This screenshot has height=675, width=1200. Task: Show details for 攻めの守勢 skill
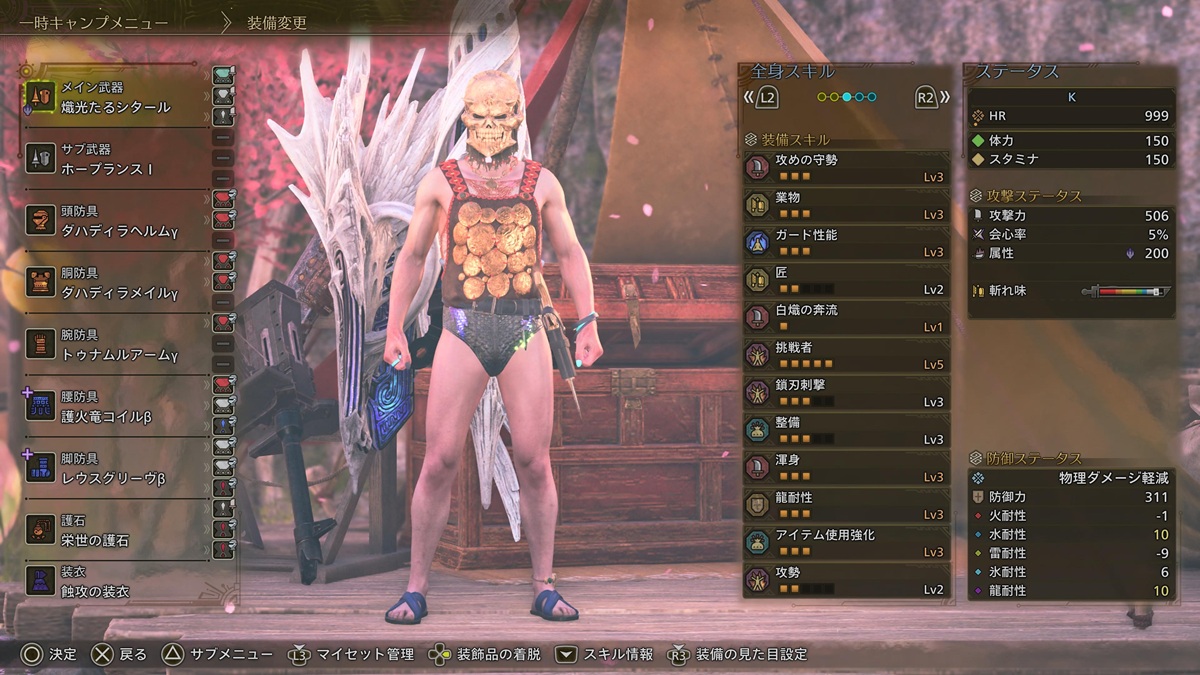[846, 167]
